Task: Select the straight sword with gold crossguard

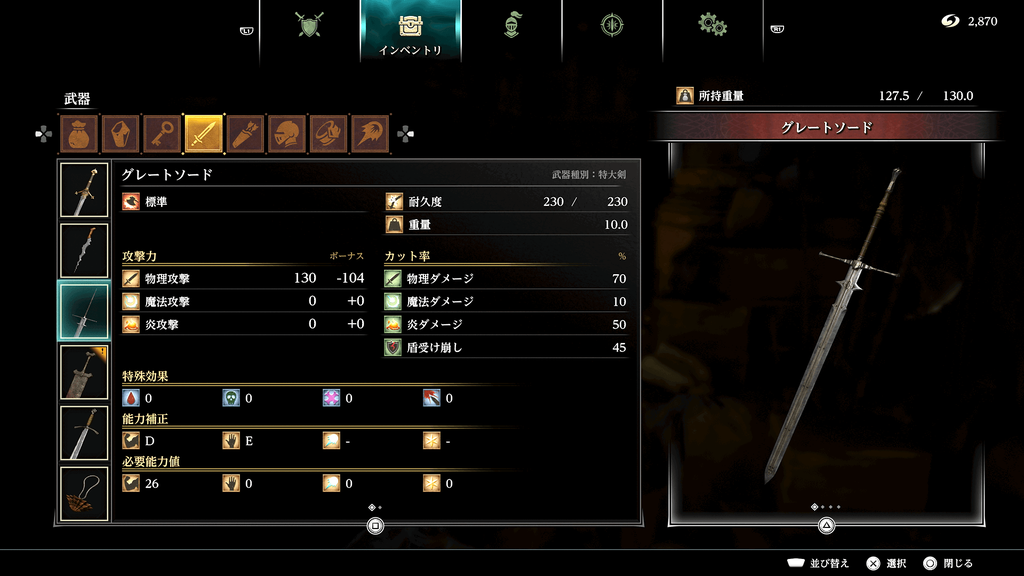Action: point(85,433)
